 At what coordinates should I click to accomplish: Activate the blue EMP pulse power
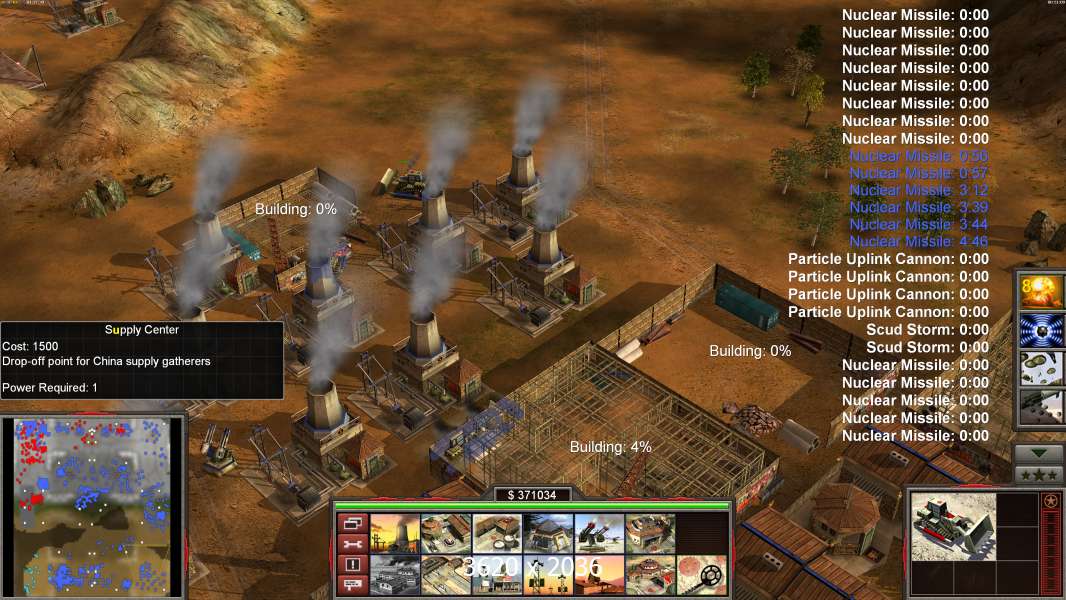[1037, 330]
